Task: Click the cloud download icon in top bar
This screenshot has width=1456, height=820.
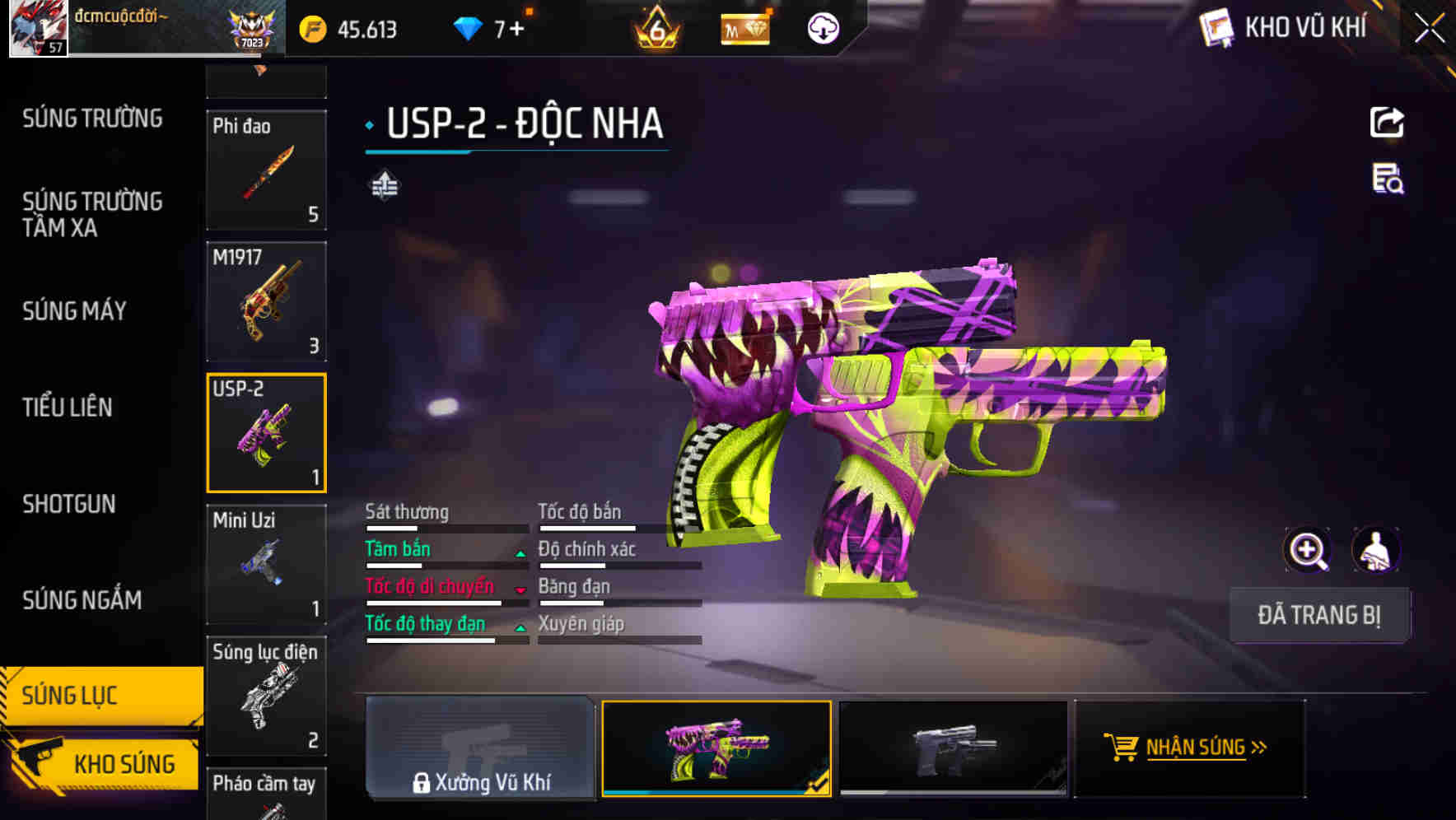Action: click(x=823, y=27)
